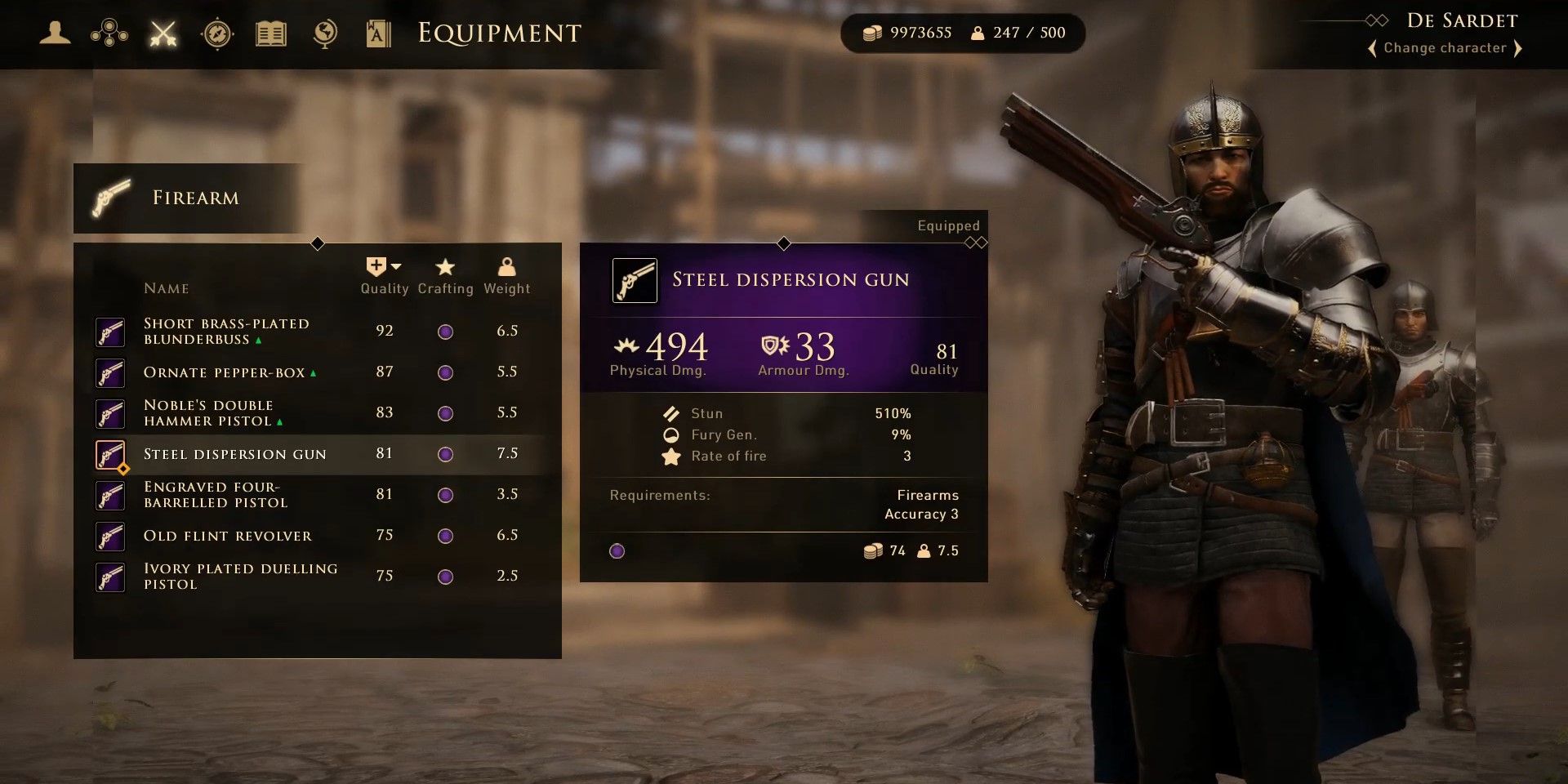Click the purple crafting slot on Steel Dispersion Gun
1568x784 pixels.
(617, 551)
